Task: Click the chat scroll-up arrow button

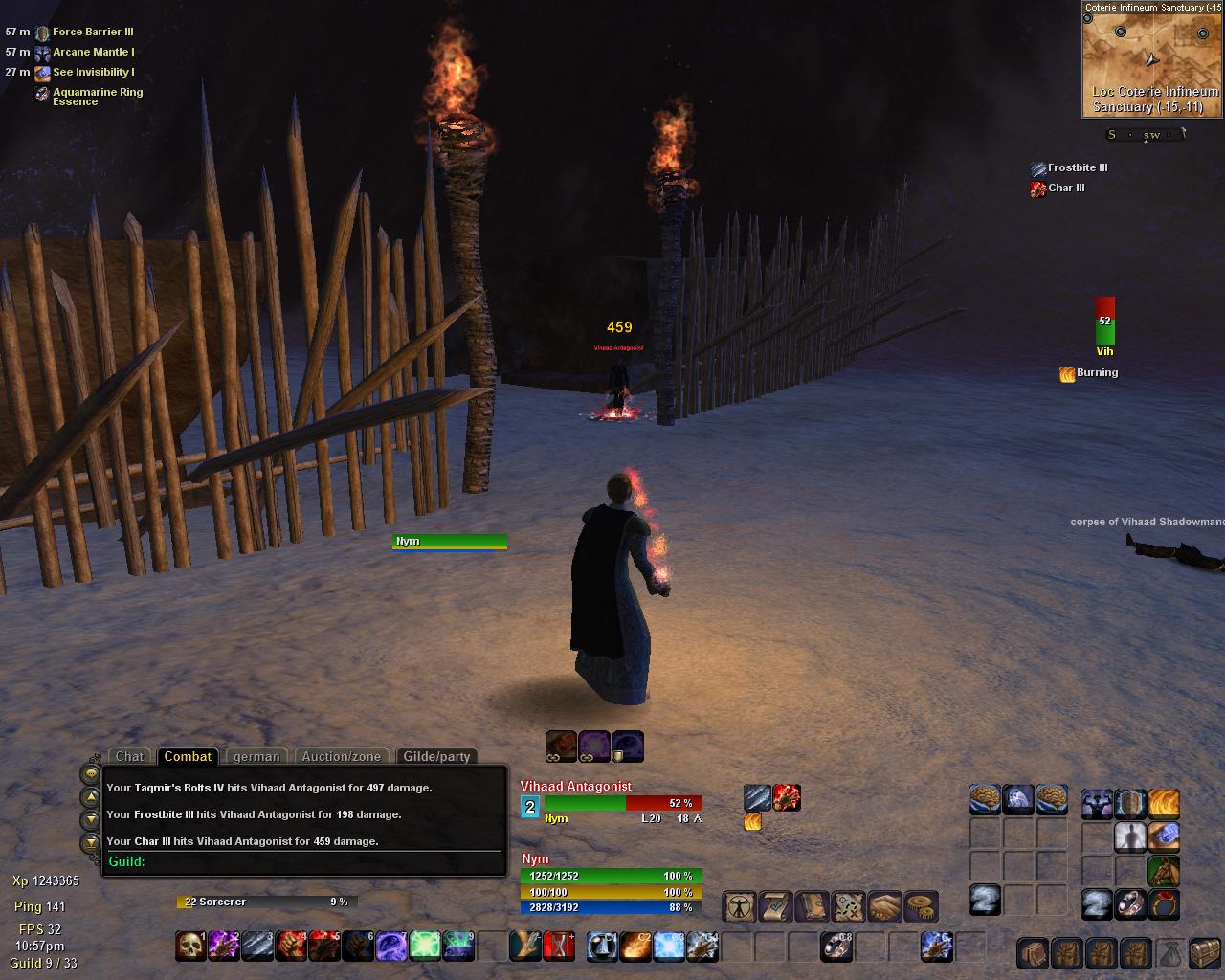Action: [90, 796]
